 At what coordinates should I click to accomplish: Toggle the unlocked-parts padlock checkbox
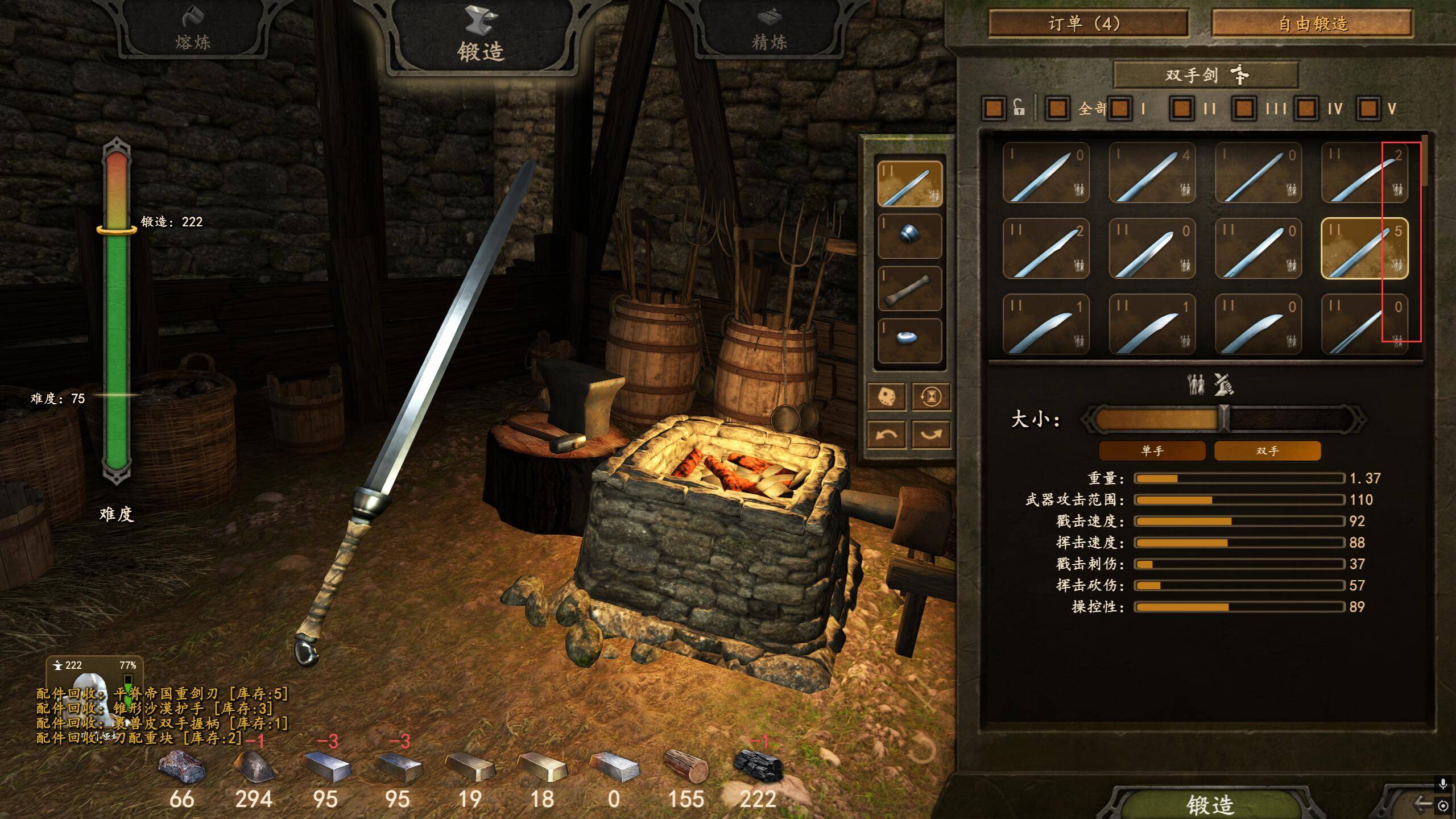point(994,108)
